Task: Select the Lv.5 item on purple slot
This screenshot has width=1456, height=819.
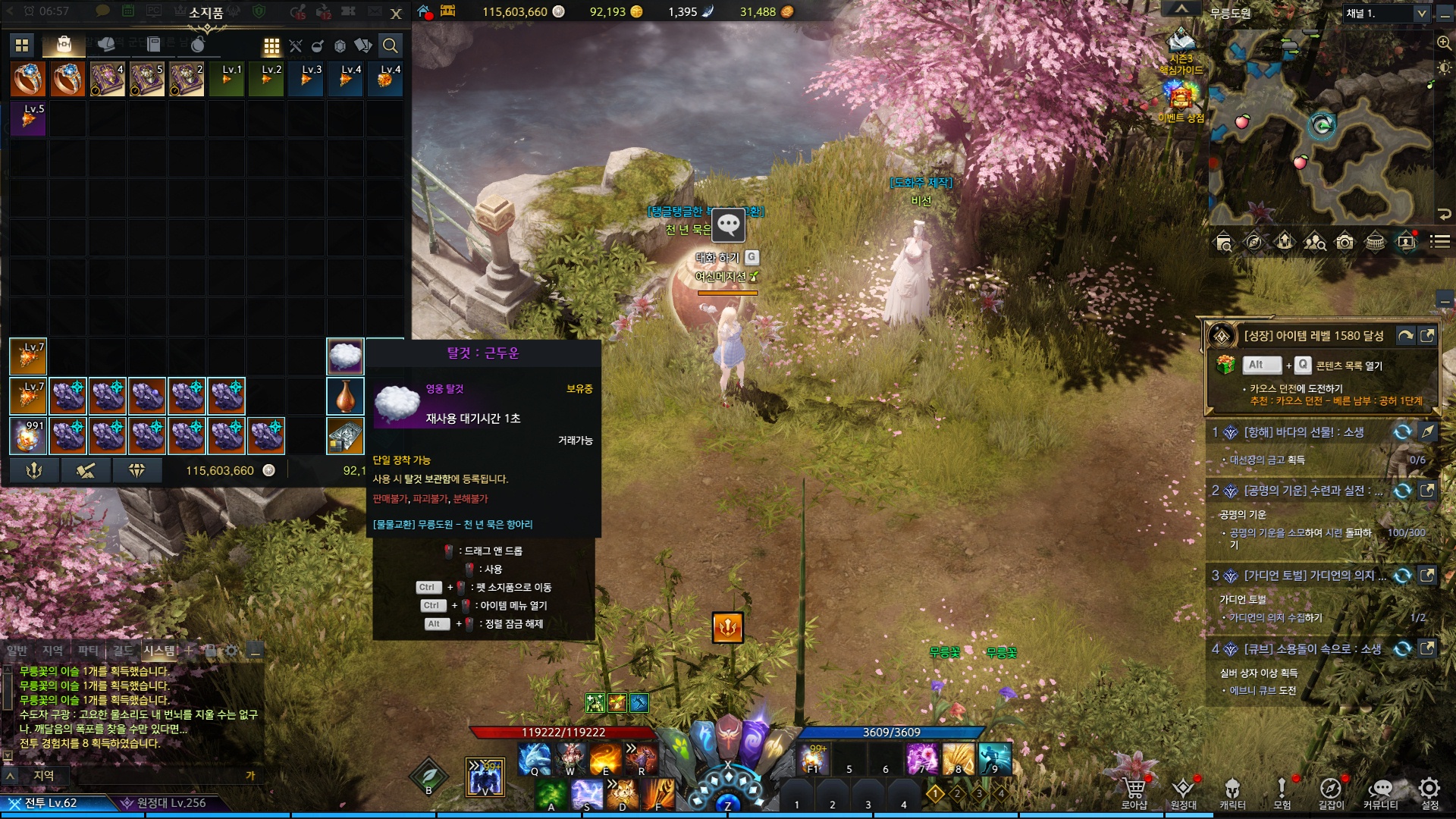Action: [x=28, y=119]
